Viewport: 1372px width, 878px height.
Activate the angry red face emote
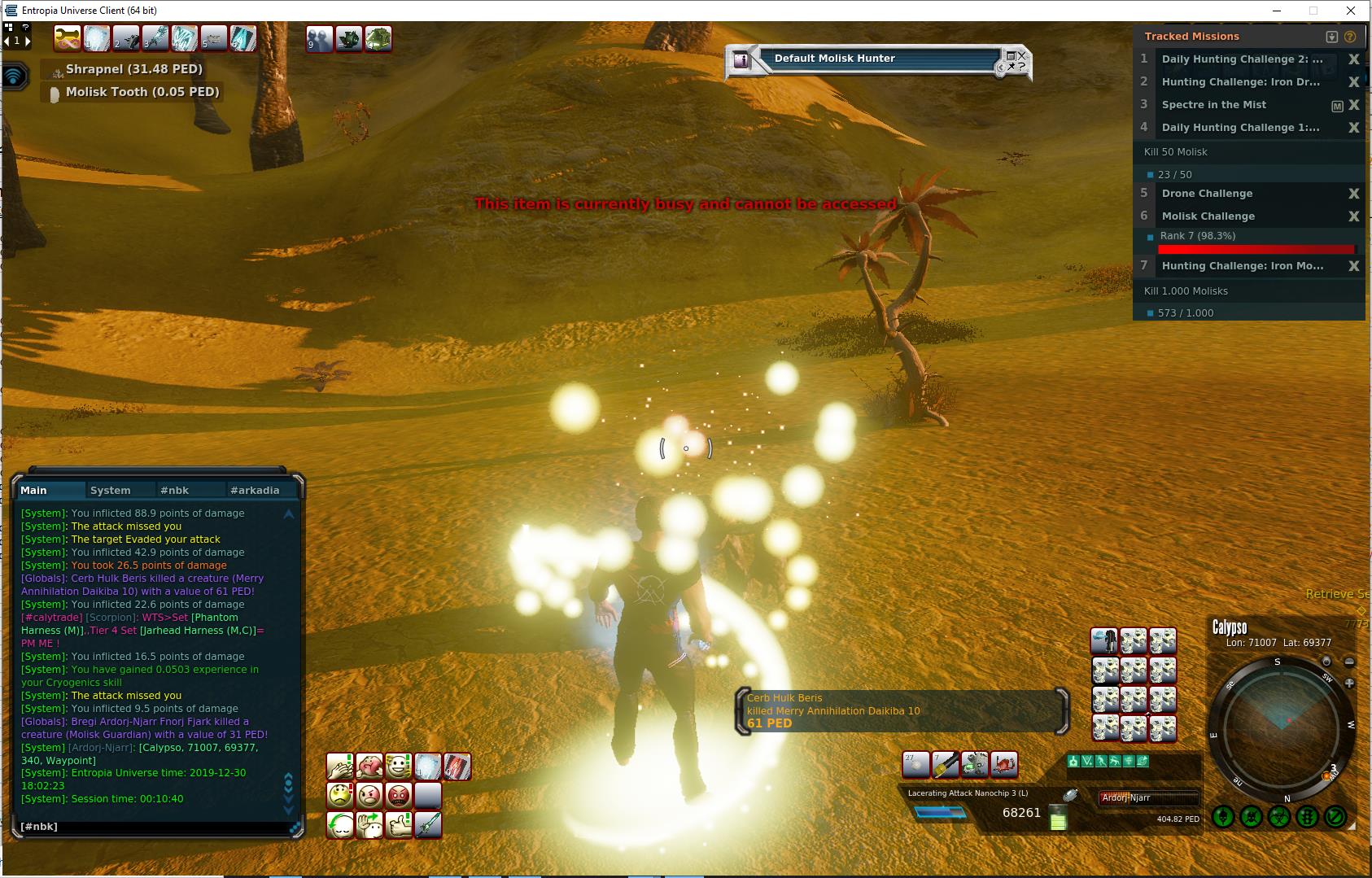click(x=399, y=795)
